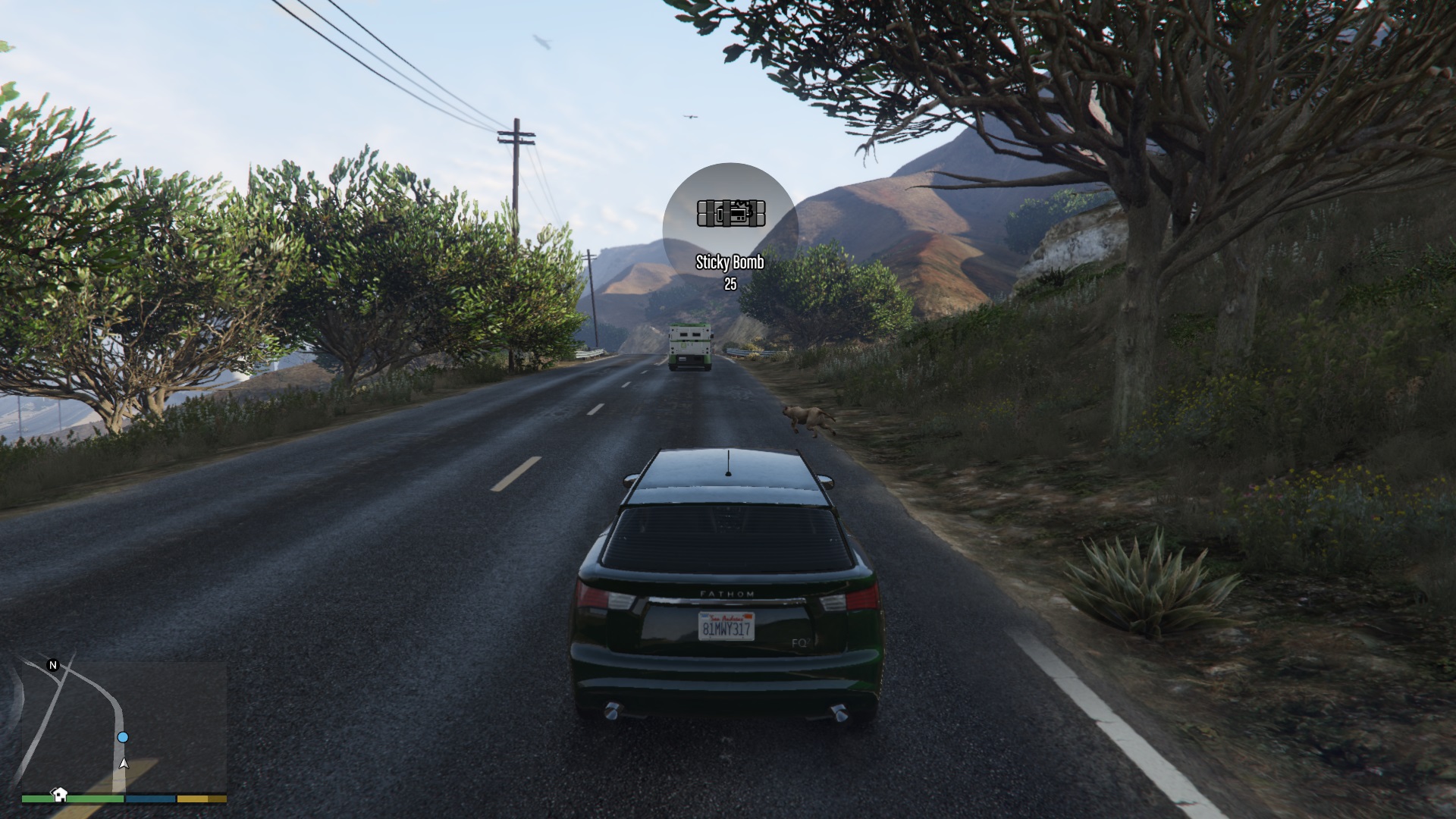1456x819 pixels.
Task: Toggle the Sticky Bomb label text
Action: (730, 262)
